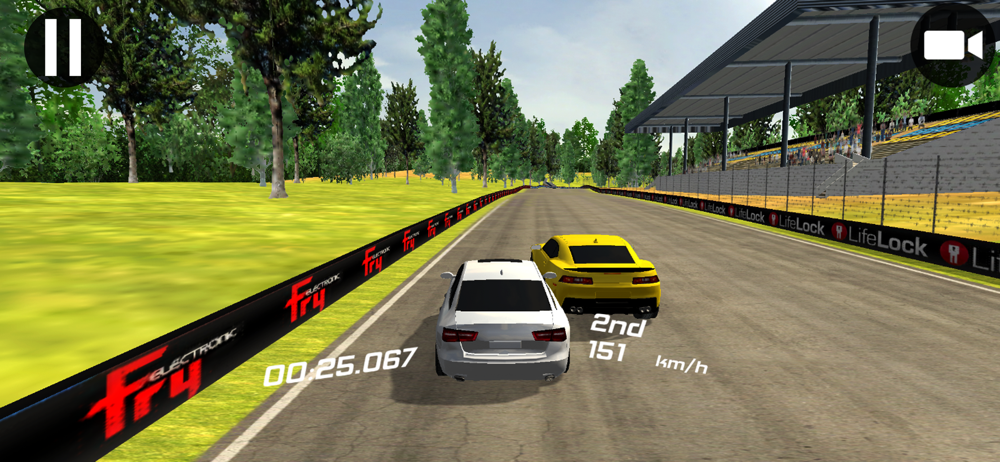Pause the race
Image resolution: width=1000 pixels, height=462 pixels.
point(63,46)
